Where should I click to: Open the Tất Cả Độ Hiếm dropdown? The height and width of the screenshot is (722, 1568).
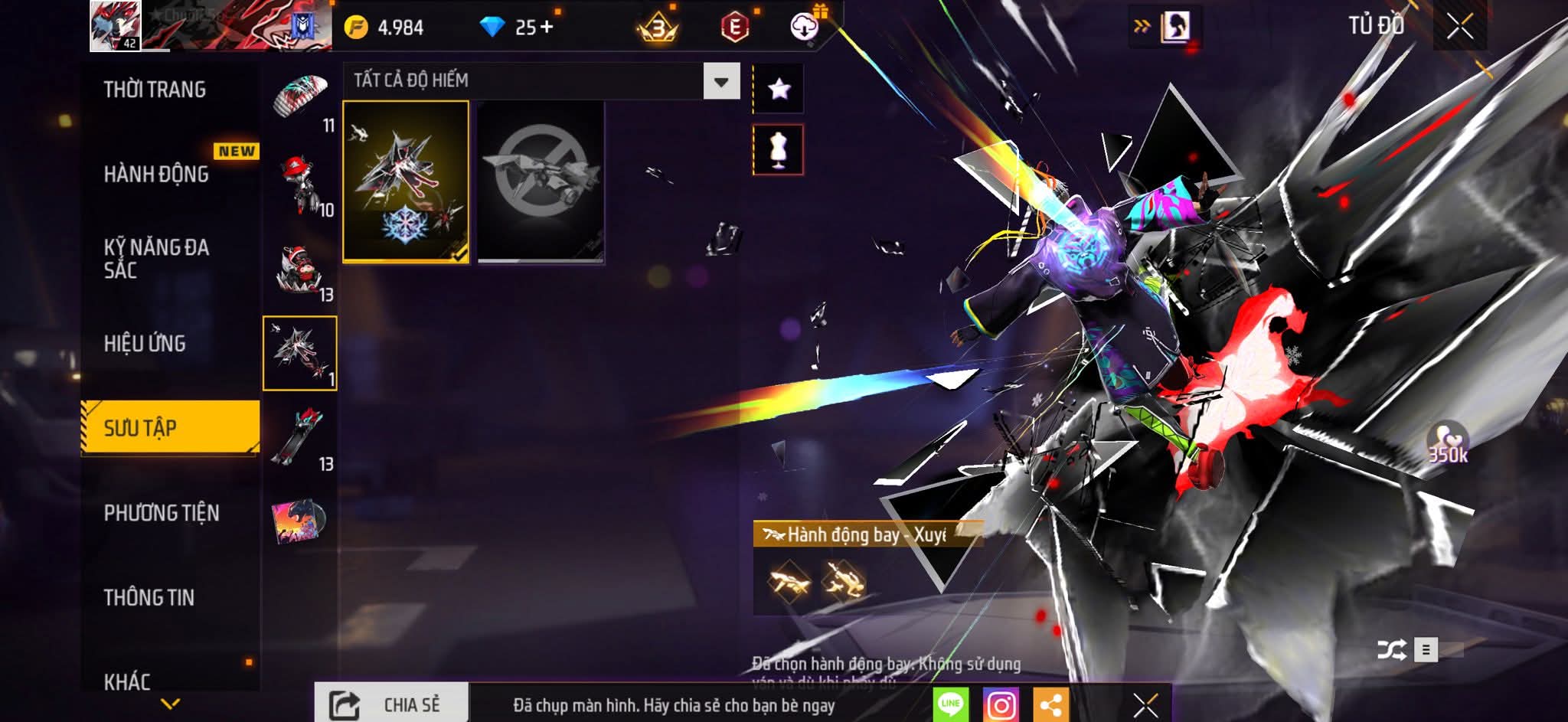pos(720,81)
